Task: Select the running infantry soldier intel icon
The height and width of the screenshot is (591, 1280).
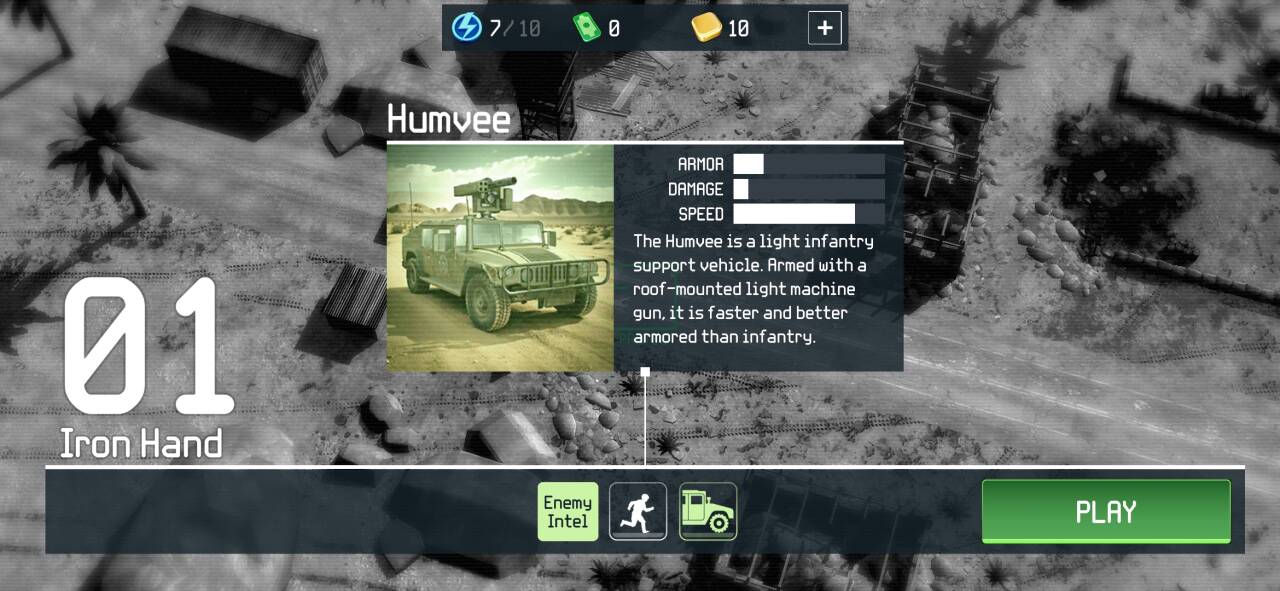Action: pos(638,511)
